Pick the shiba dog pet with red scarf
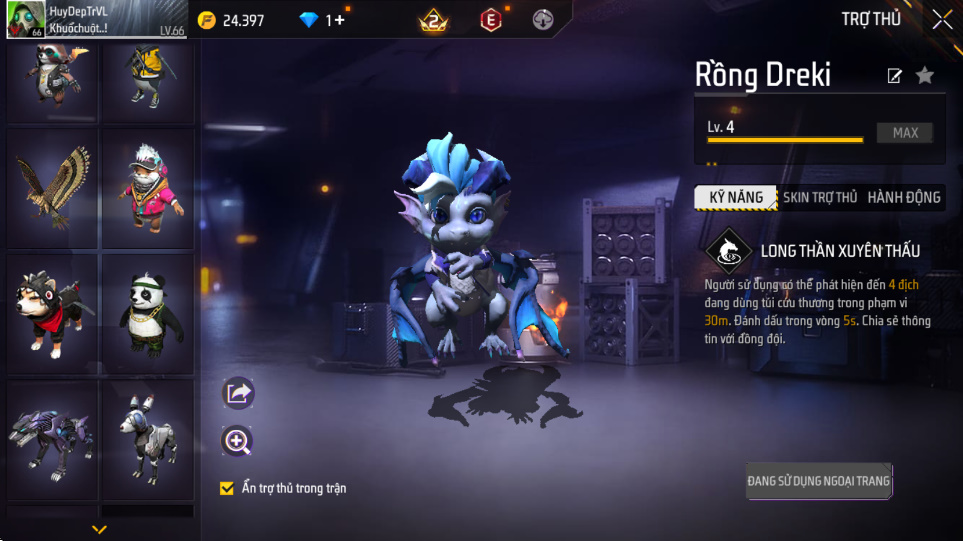 tap(52, 312)
